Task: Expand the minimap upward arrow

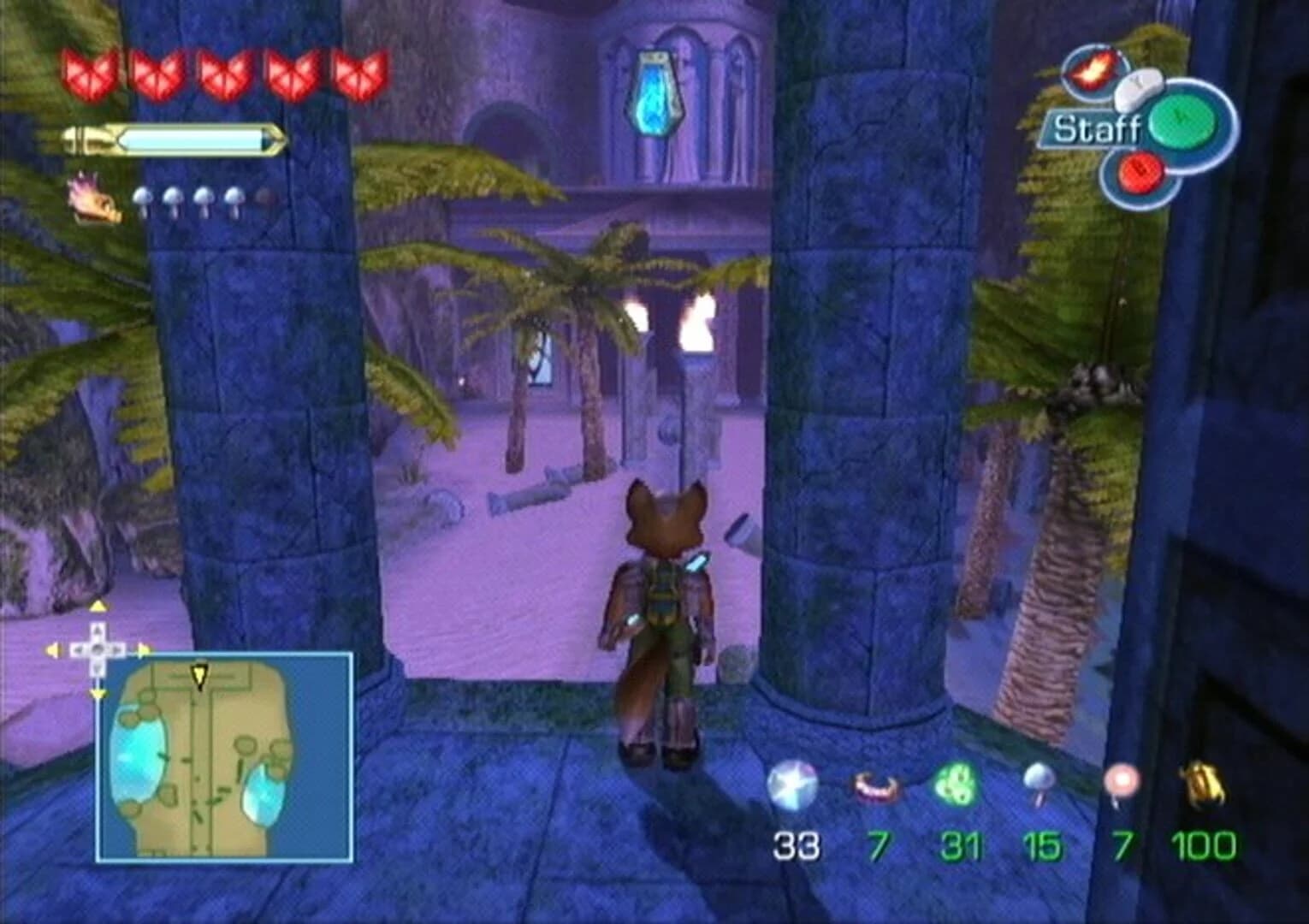Action: tap(98, 605)
